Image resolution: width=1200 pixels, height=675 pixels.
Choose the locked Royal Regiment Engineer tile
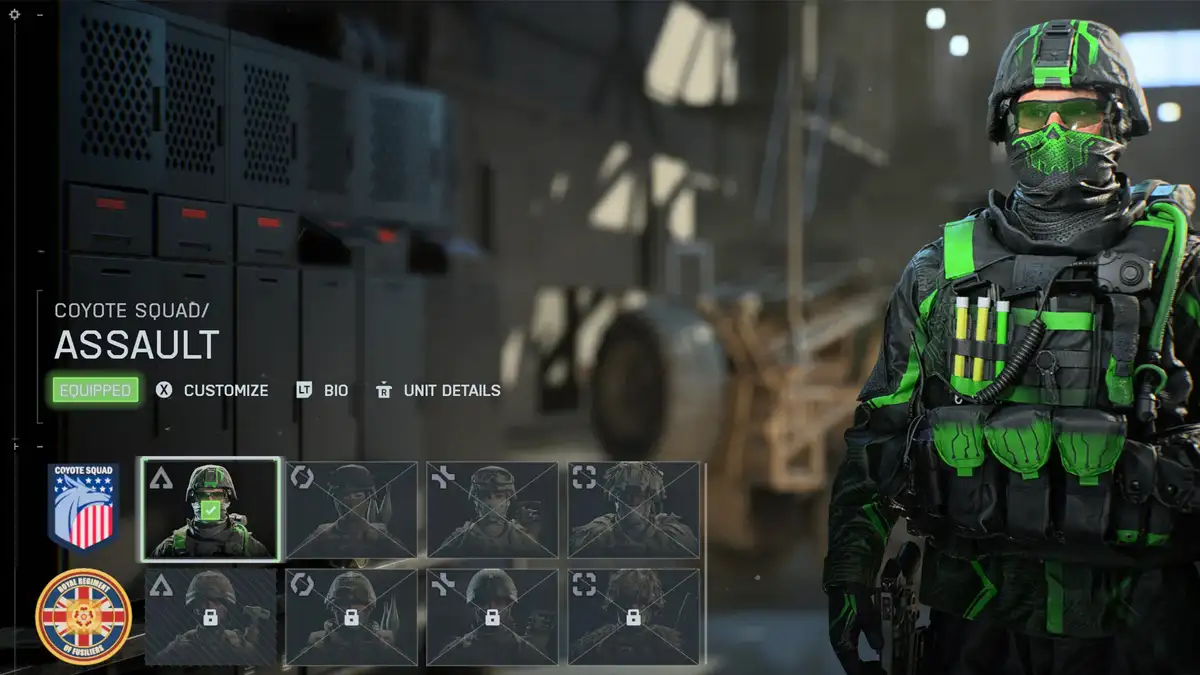point(352,617)
